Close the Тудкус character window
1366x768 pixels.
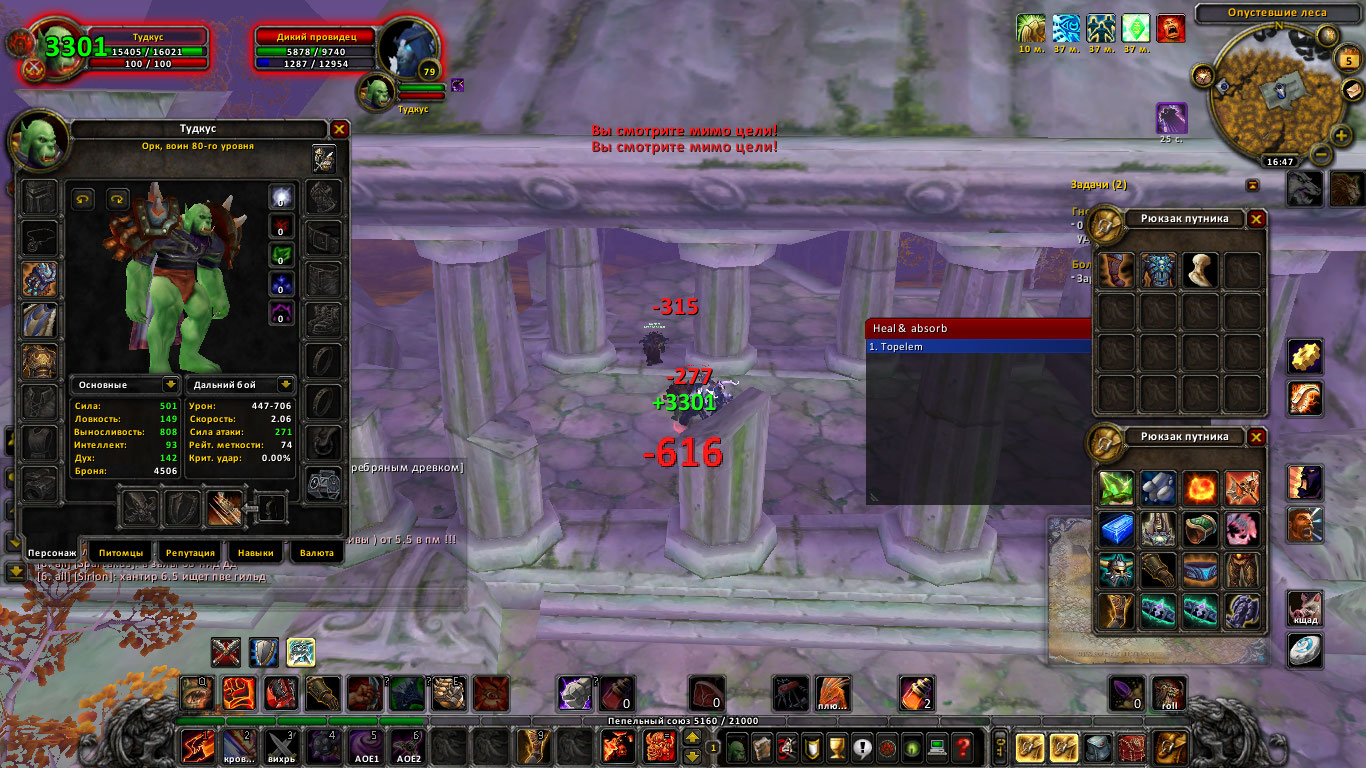click(x=339, y=130)
